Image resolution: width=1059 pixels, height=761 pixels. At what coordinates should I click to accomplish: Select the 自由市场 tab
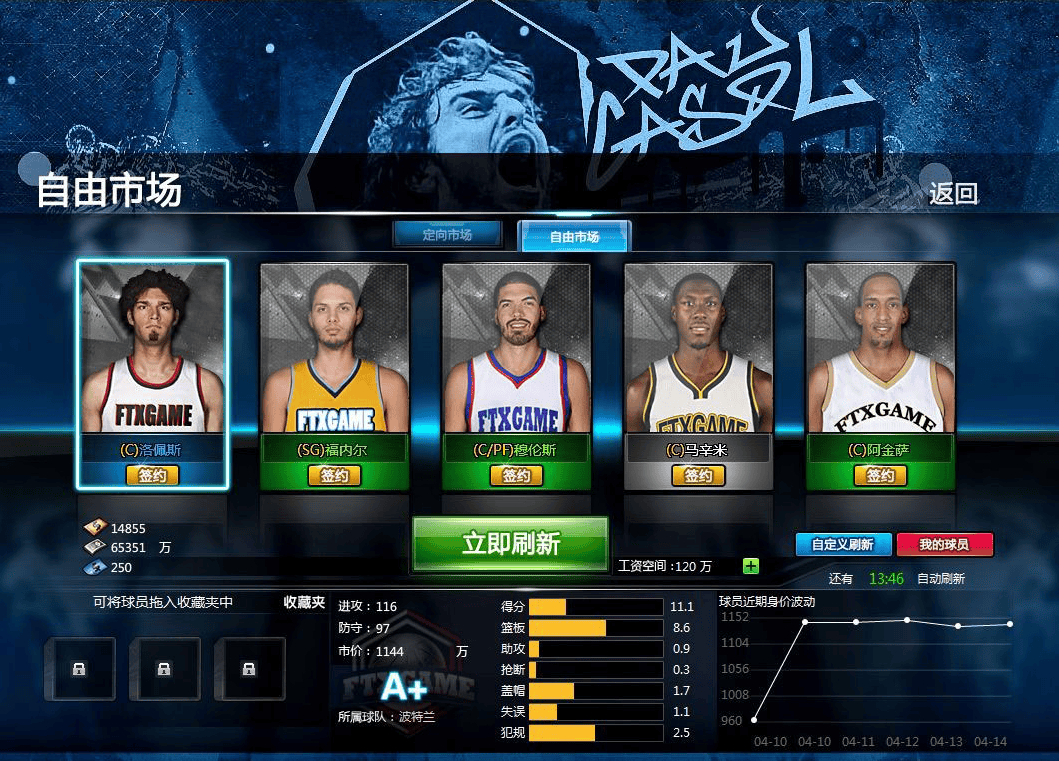pos(574,237)
